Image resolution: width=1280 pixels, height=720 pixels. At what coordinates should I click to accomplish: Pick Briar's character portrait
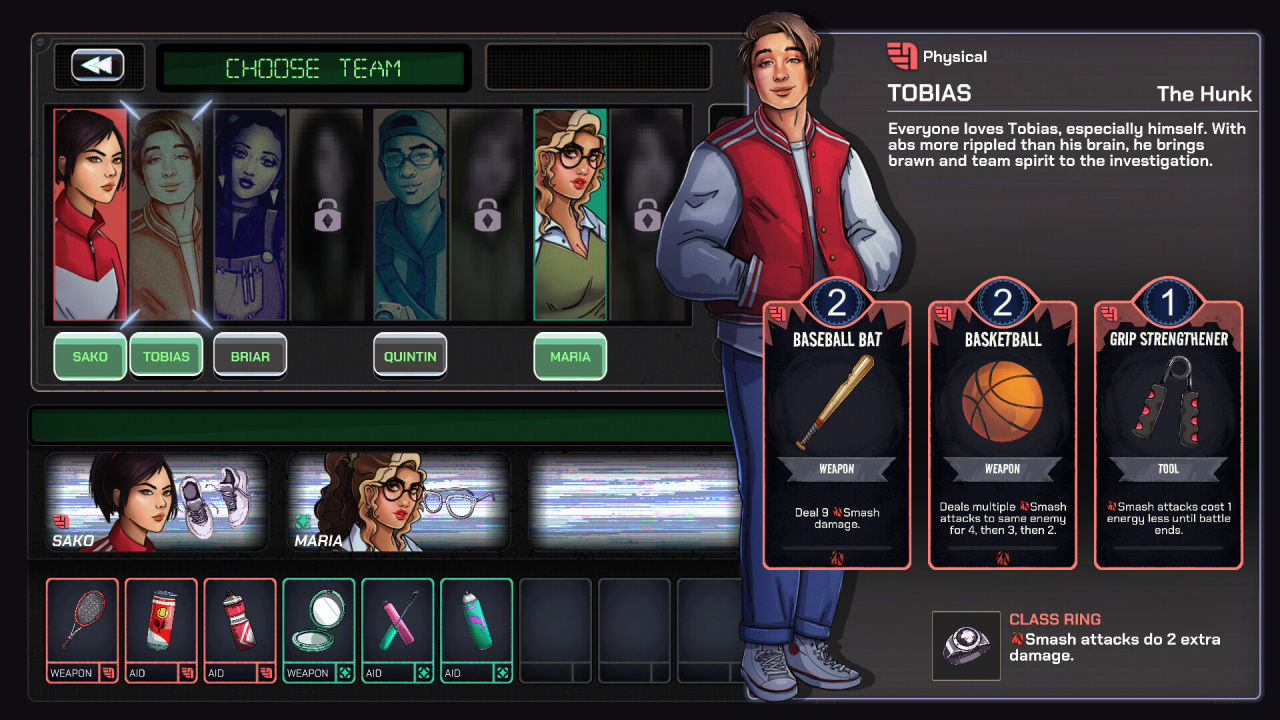[250, 214]
